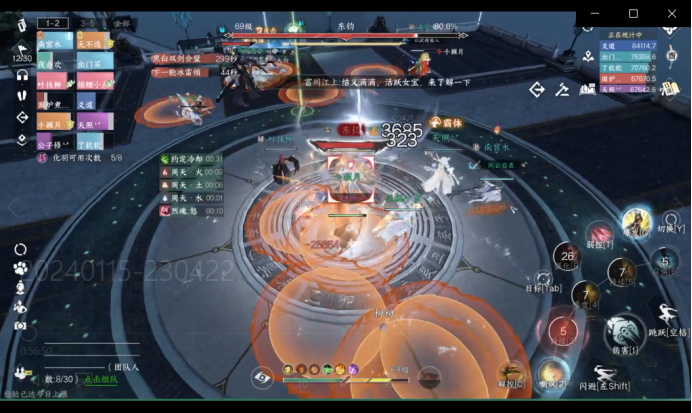
Task: Close the game window
Action: [669, 13]
